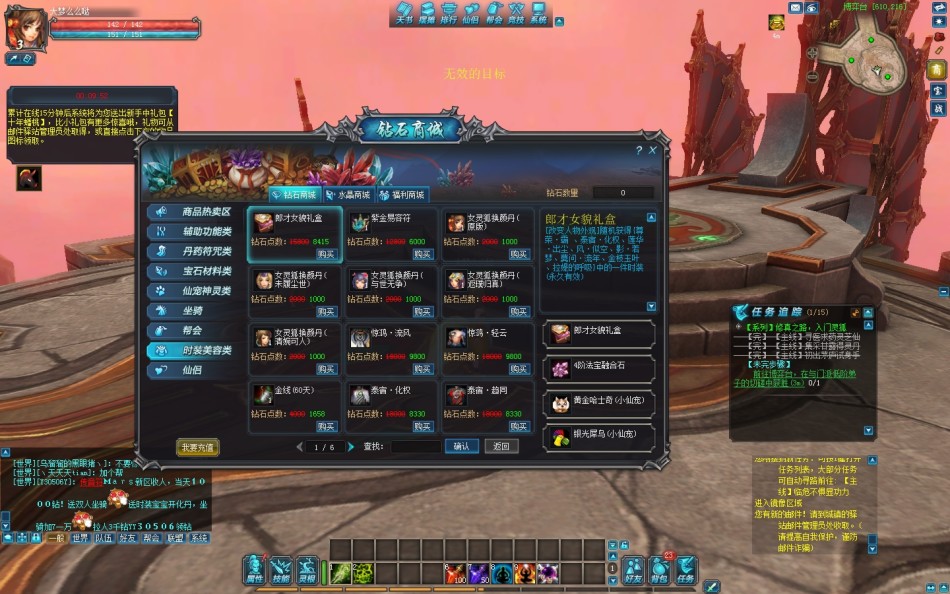950x594 pixels.
Task: Click the 我要充值 recharge button
Action: 198,447
